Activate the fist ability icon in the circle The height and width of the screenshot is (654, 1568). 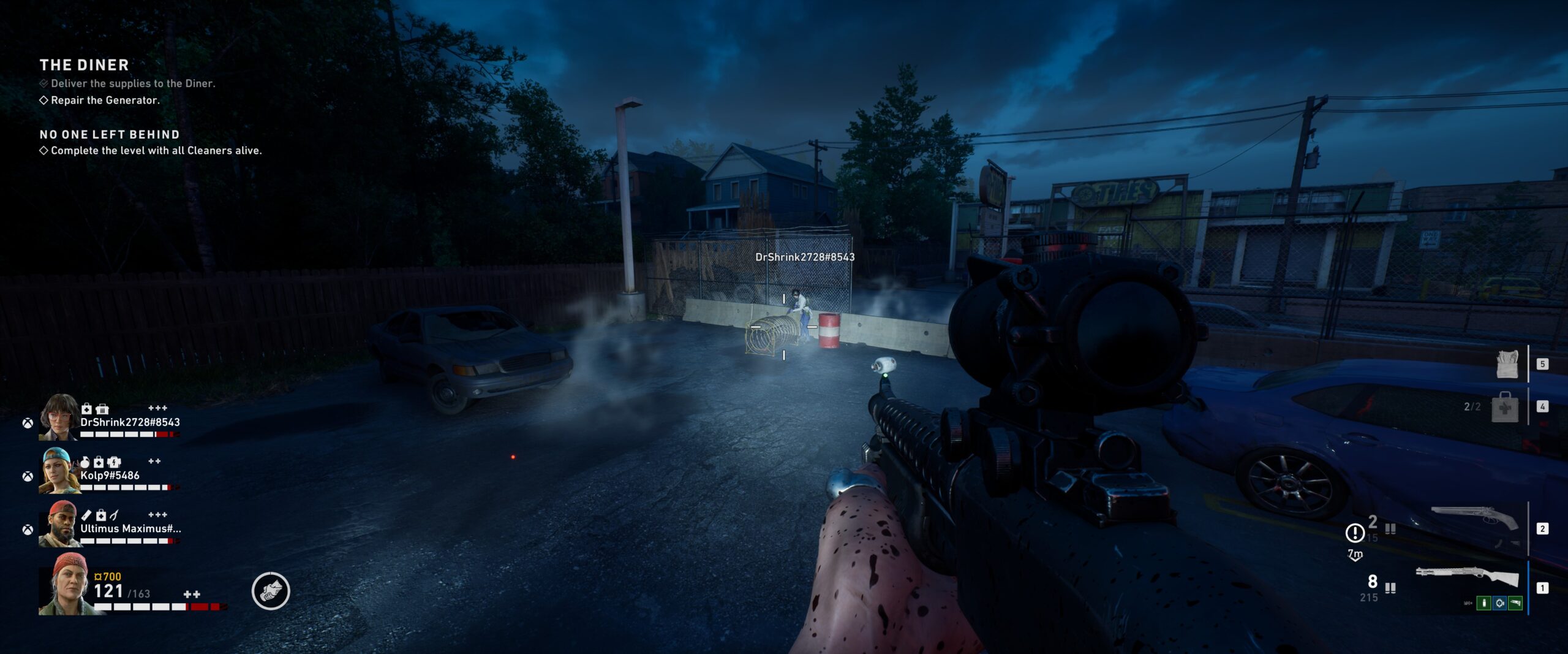[x=271, y=591]
